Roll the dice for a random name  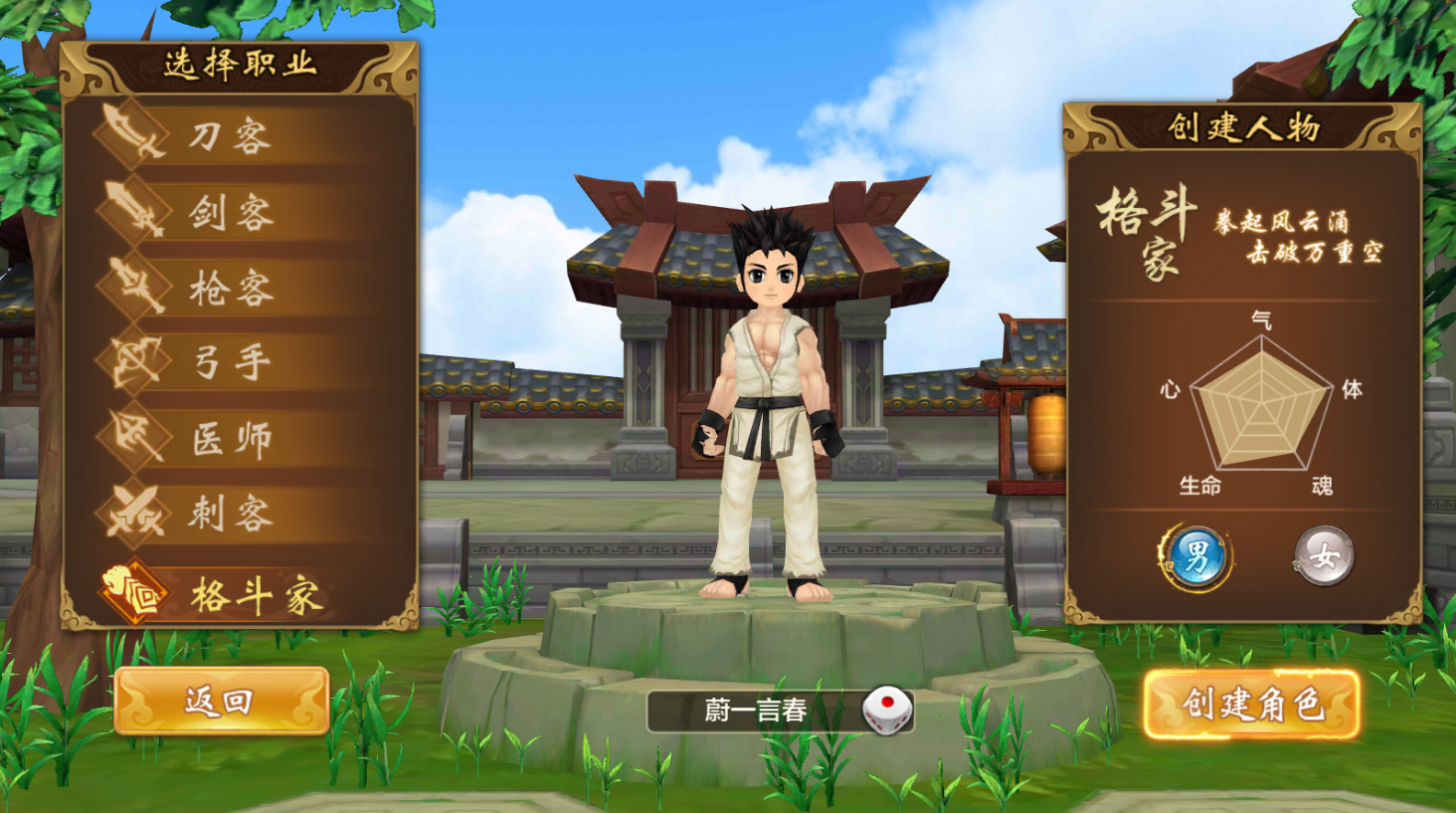887,710
